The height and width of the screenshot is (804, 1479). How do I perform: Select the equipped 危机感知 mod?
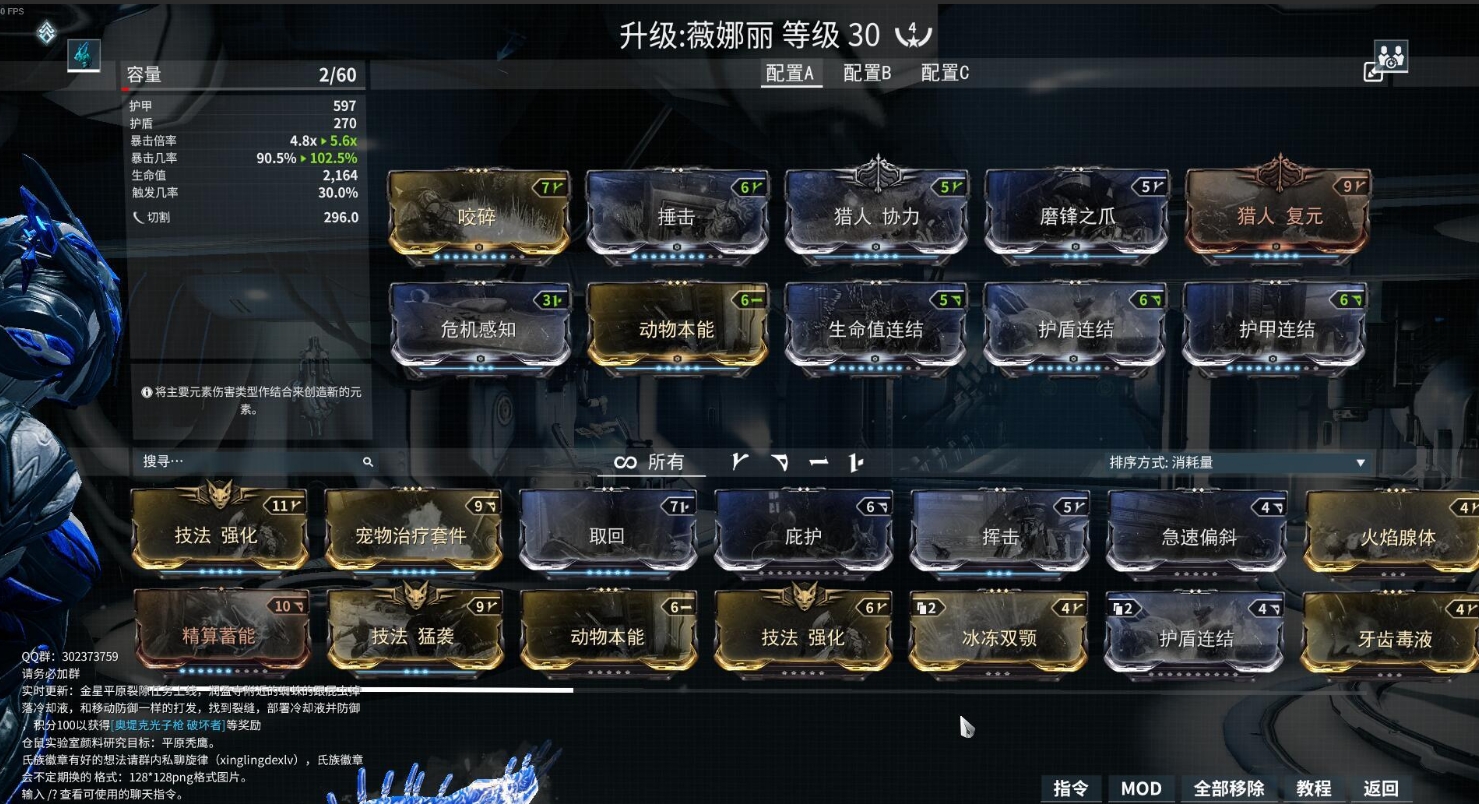click(x=477, y=329)
